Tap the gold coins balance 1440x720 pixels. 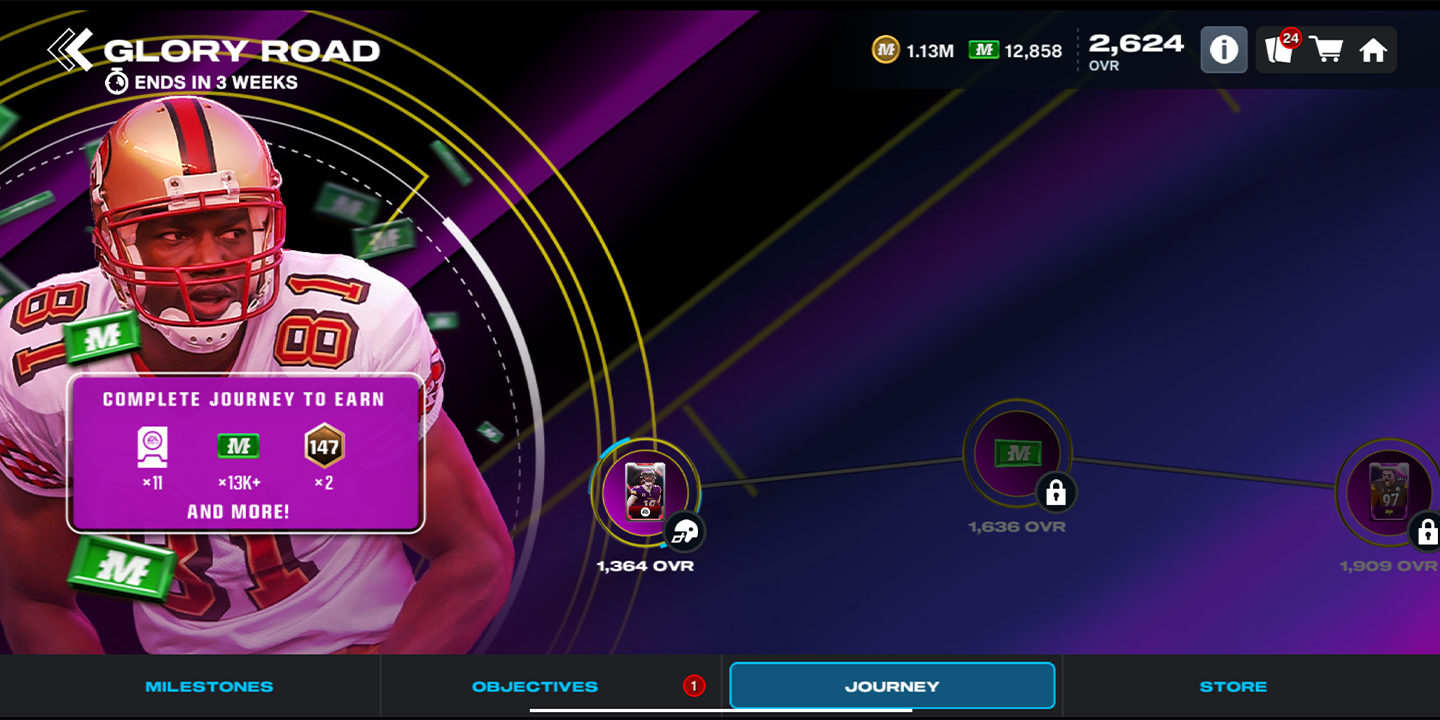coord(913,50)
